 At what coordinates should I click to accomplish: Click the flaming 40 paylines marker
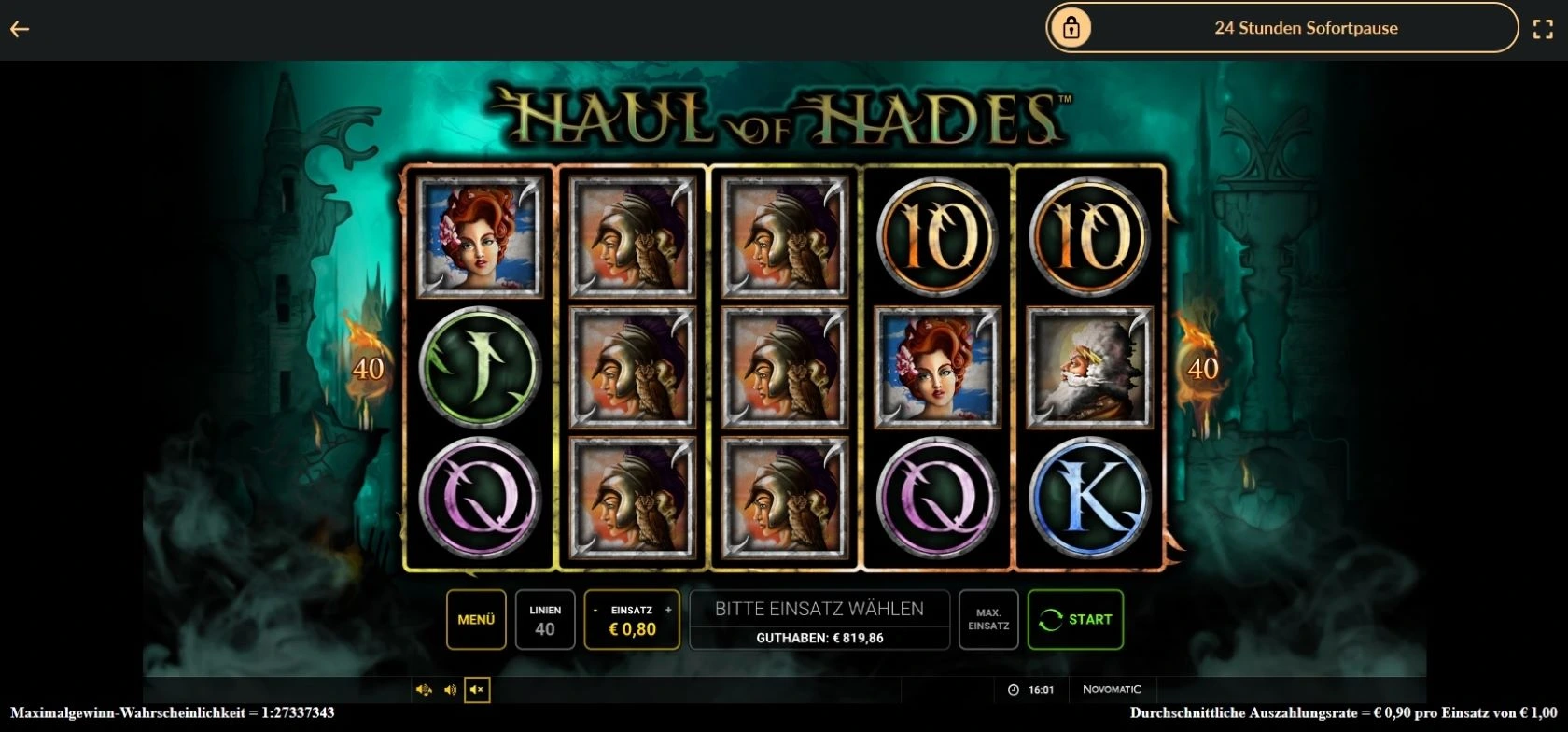(367, 368)
